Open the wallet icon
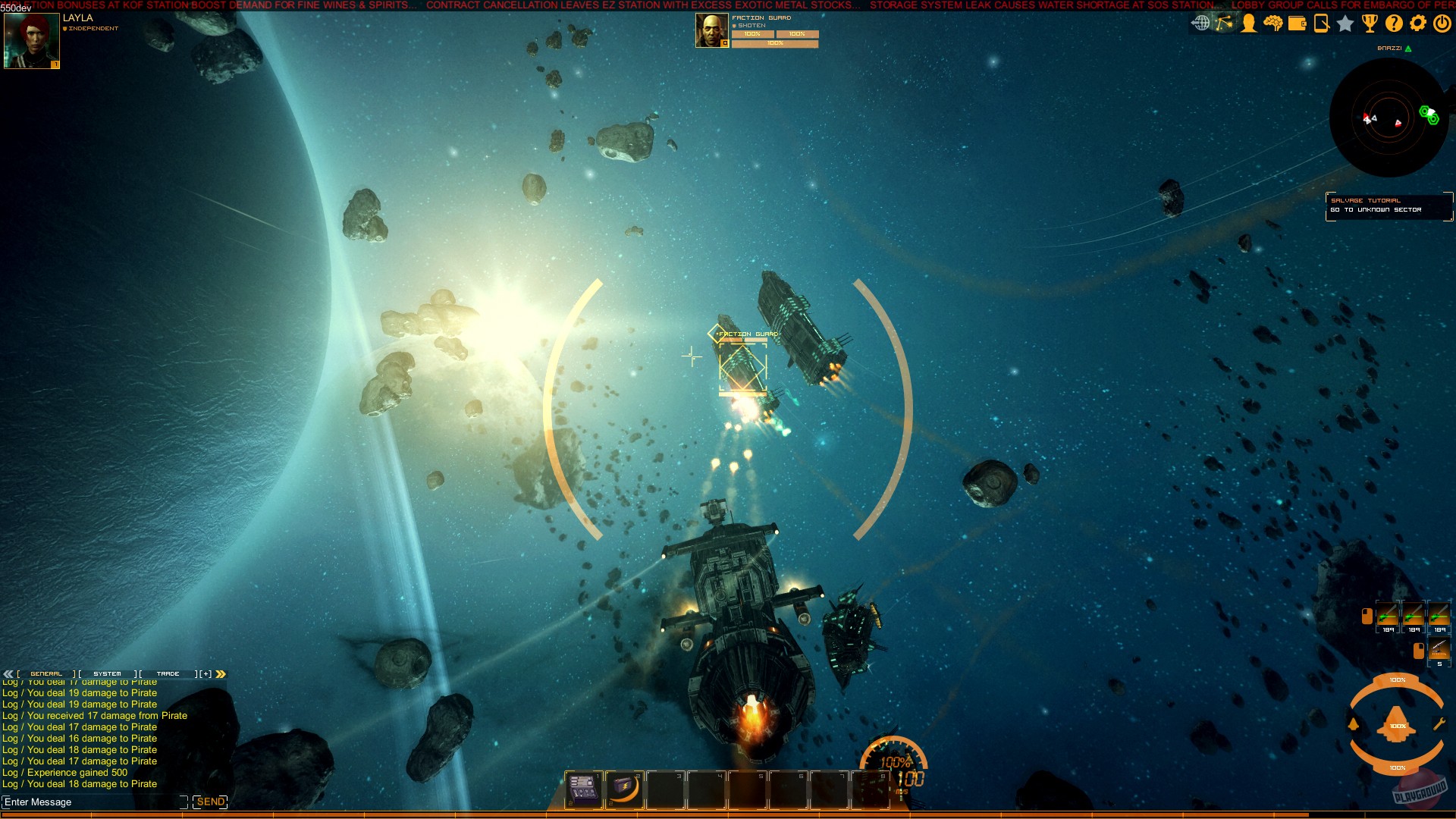 pos(1297,23)
